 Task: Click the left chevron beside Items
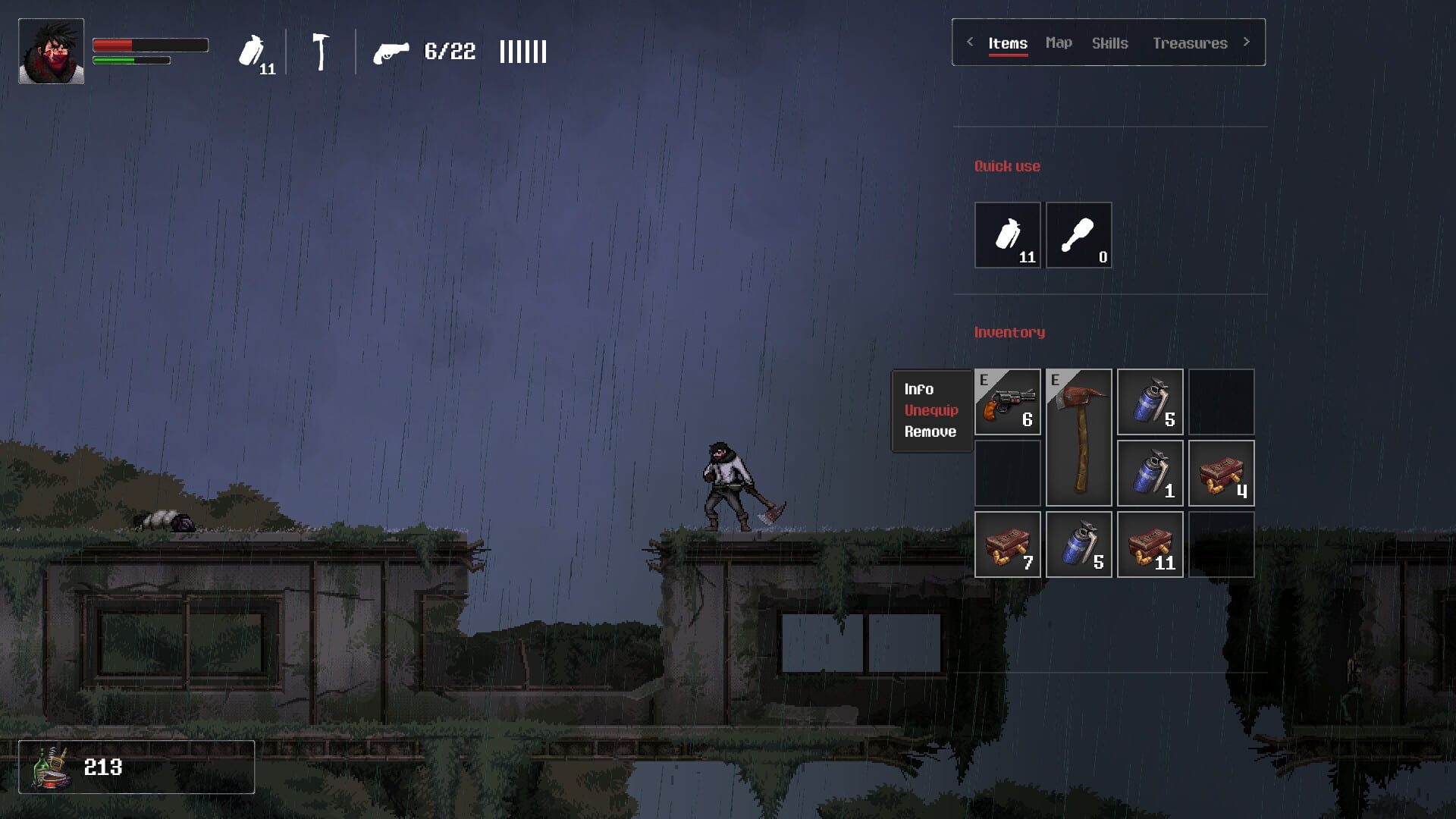(x=970, y=42)
